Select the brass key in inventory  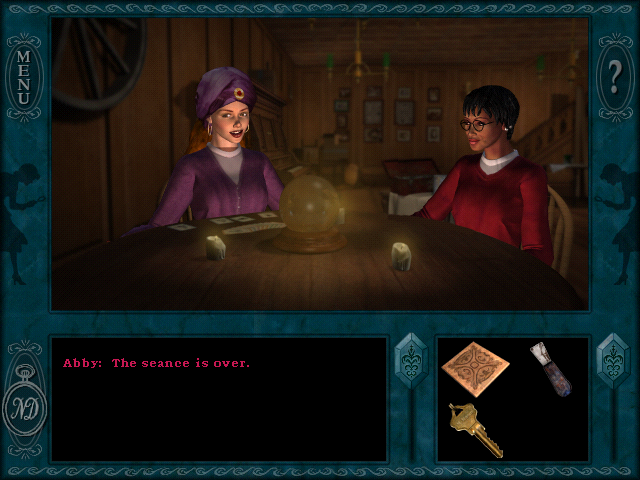pyautogui.click(x=475, y=428)
